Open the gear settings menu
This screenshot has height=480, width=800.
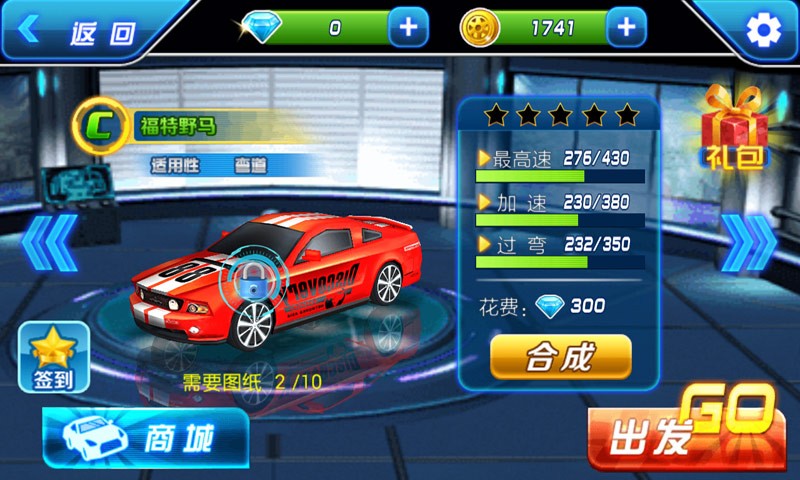(763, 31)
